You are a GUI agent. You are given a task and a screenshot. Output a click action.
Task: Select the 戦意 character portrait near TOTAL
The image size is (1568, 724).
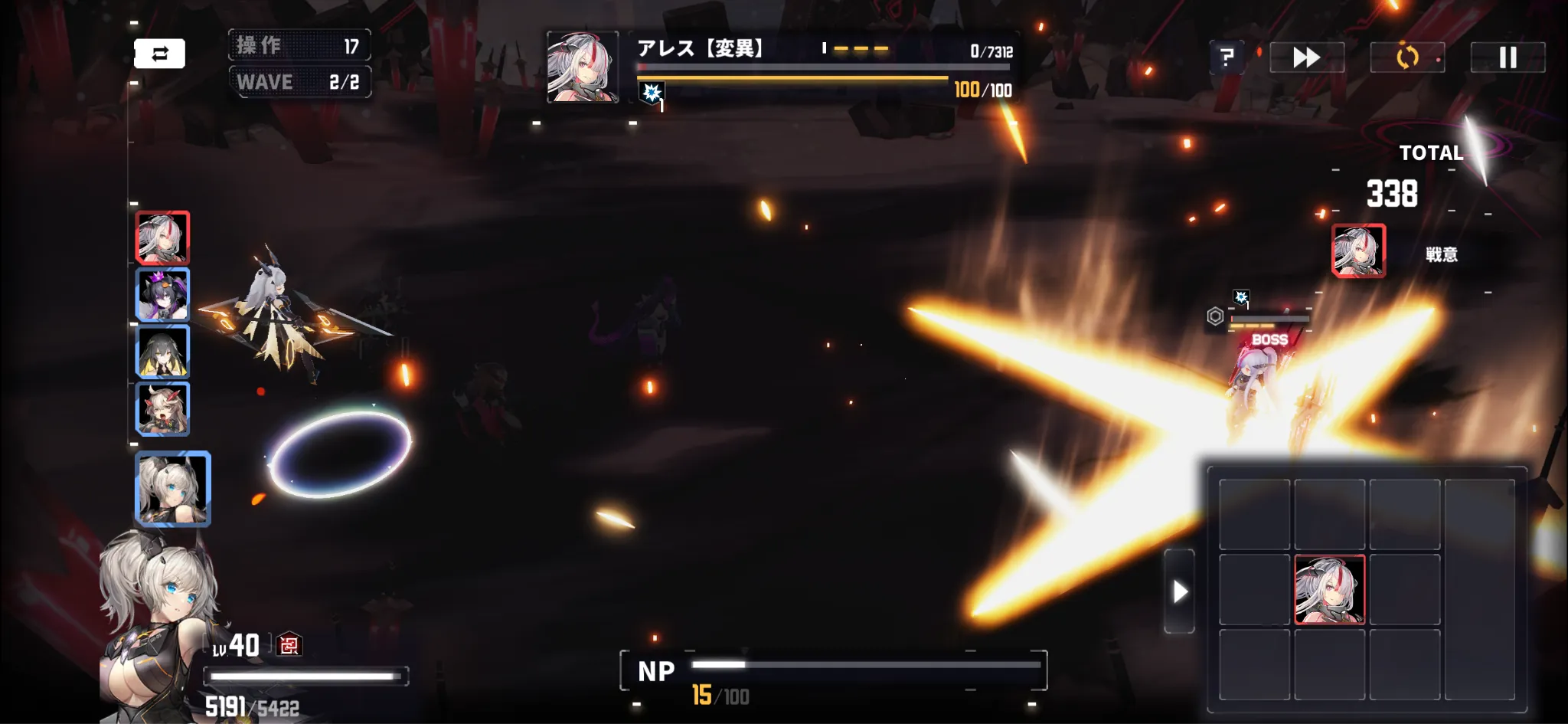1361,251
